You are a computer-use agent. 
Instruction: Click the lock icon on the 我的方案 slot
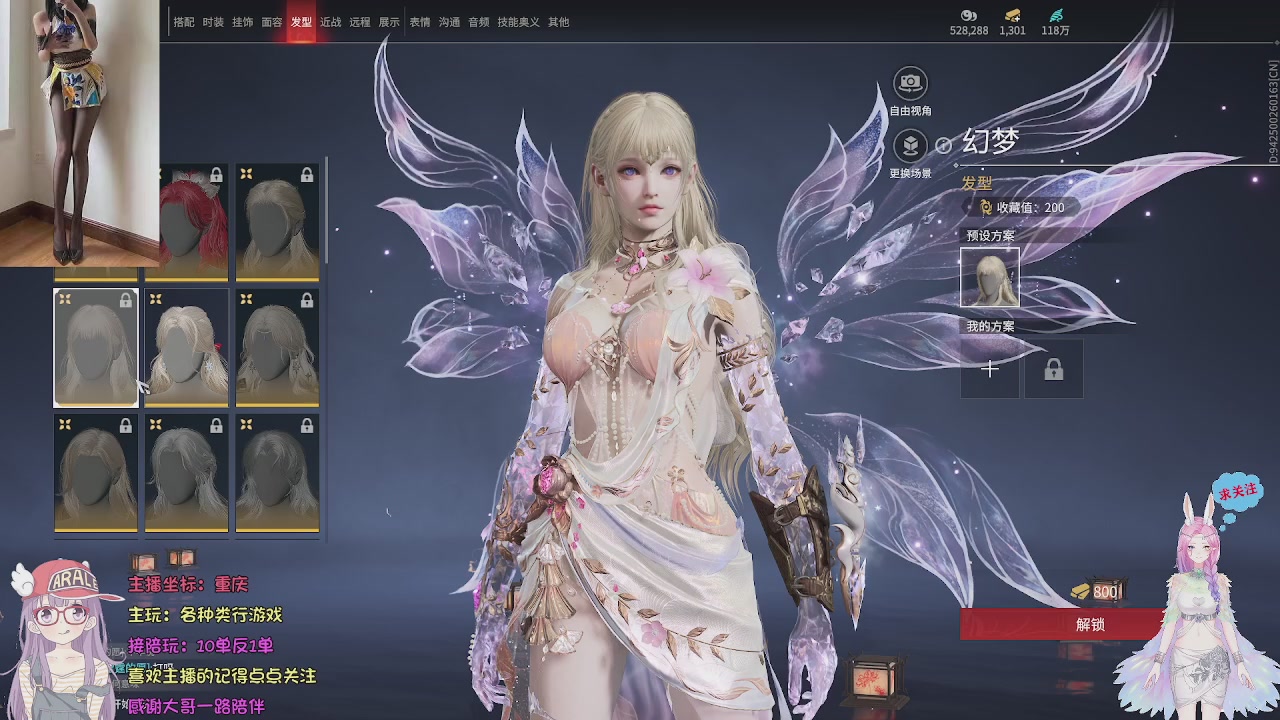click(x=1054, y=368)
